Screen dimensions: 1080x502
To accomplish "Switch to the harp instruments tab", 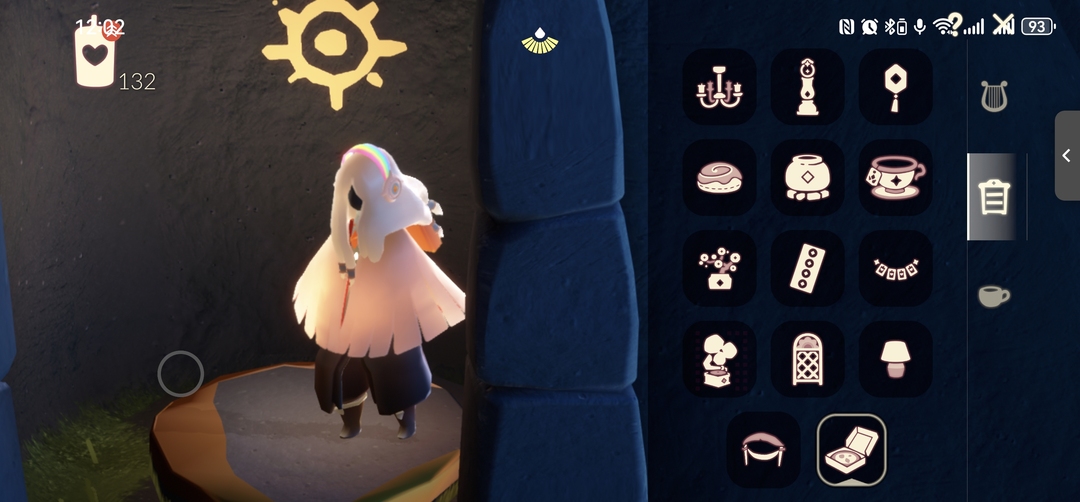I will tap(993, 96).
